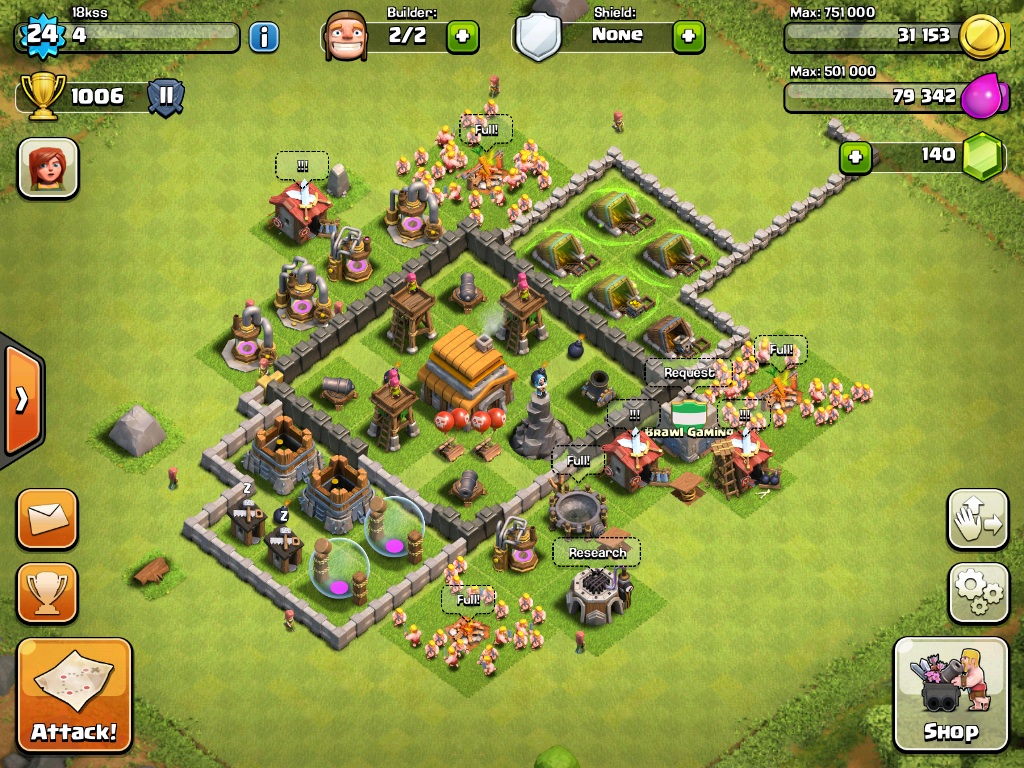Screen dimensions: 1024x768
Task: Open the Attack! map button
Action: [x=74, y=695]
